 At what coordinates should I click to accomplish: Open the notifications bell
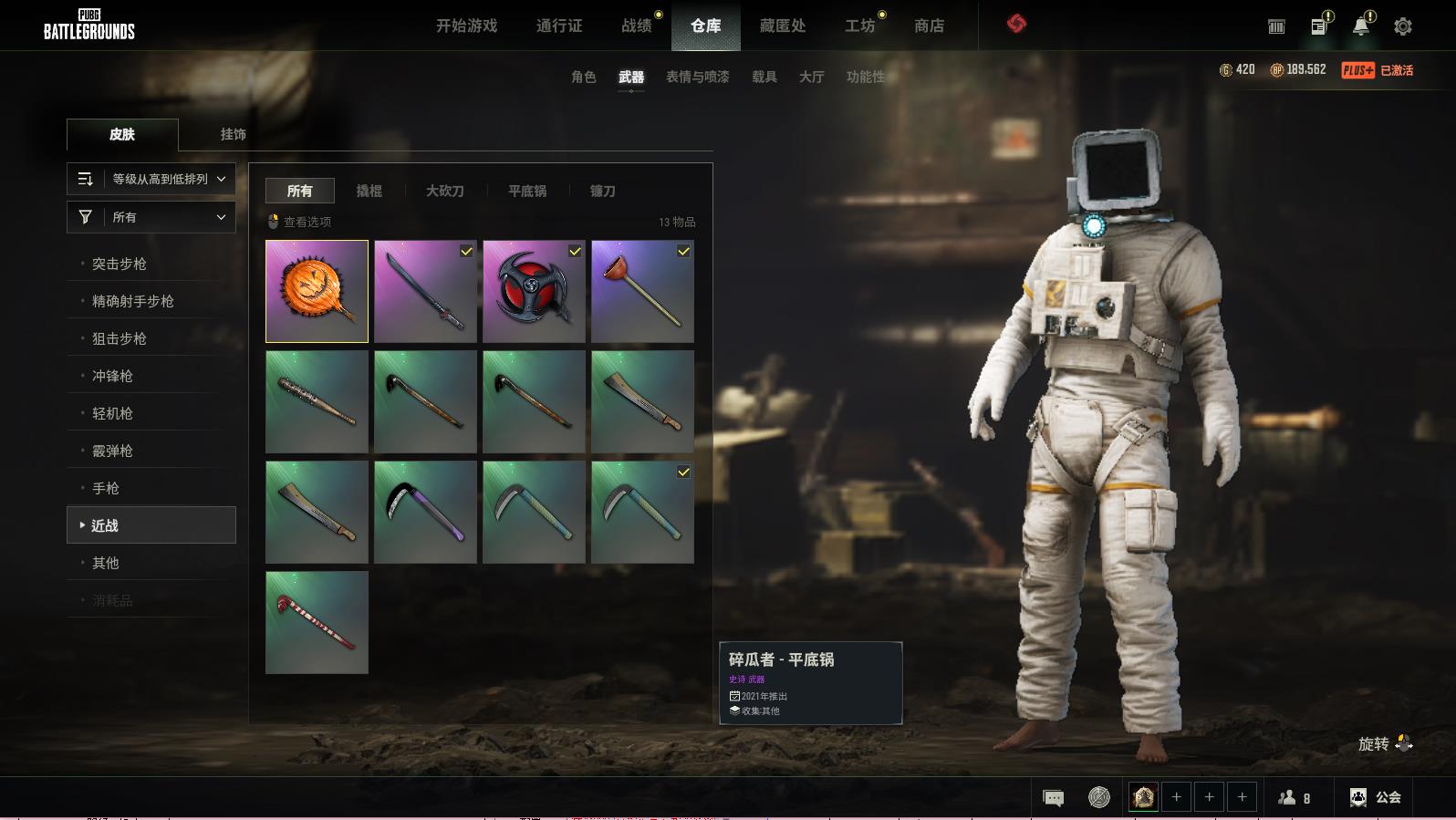(1360, 26)
